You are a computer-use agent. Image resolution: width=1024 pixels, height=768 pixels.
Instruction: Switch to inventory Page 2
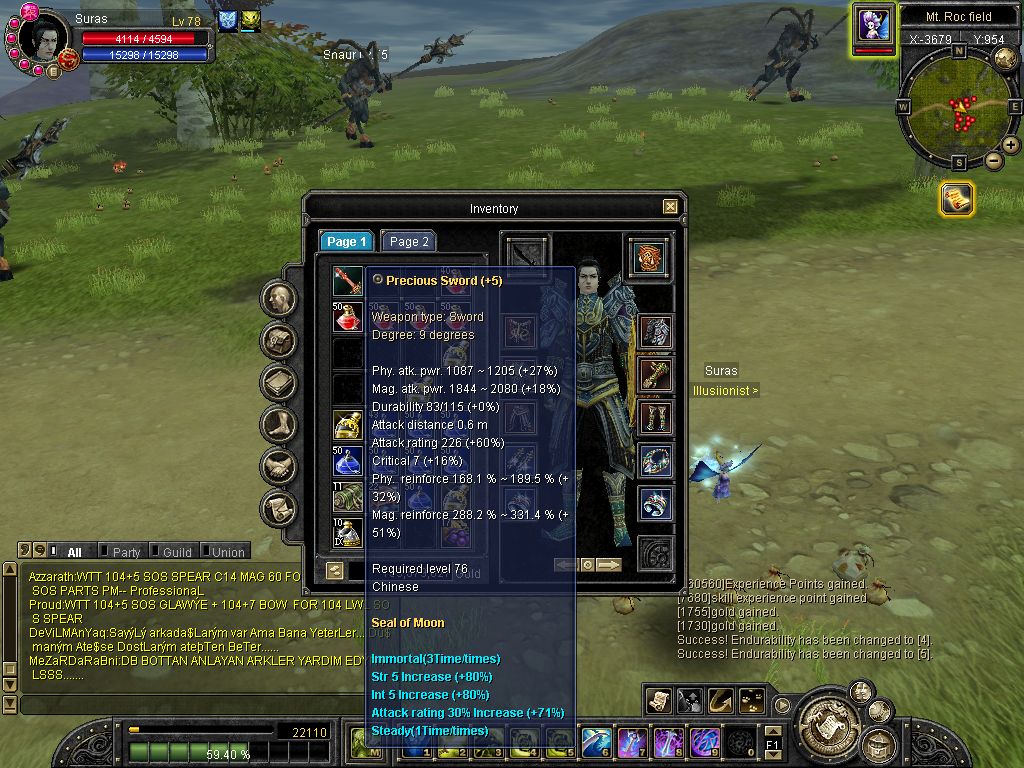click(x=409, y=242)
